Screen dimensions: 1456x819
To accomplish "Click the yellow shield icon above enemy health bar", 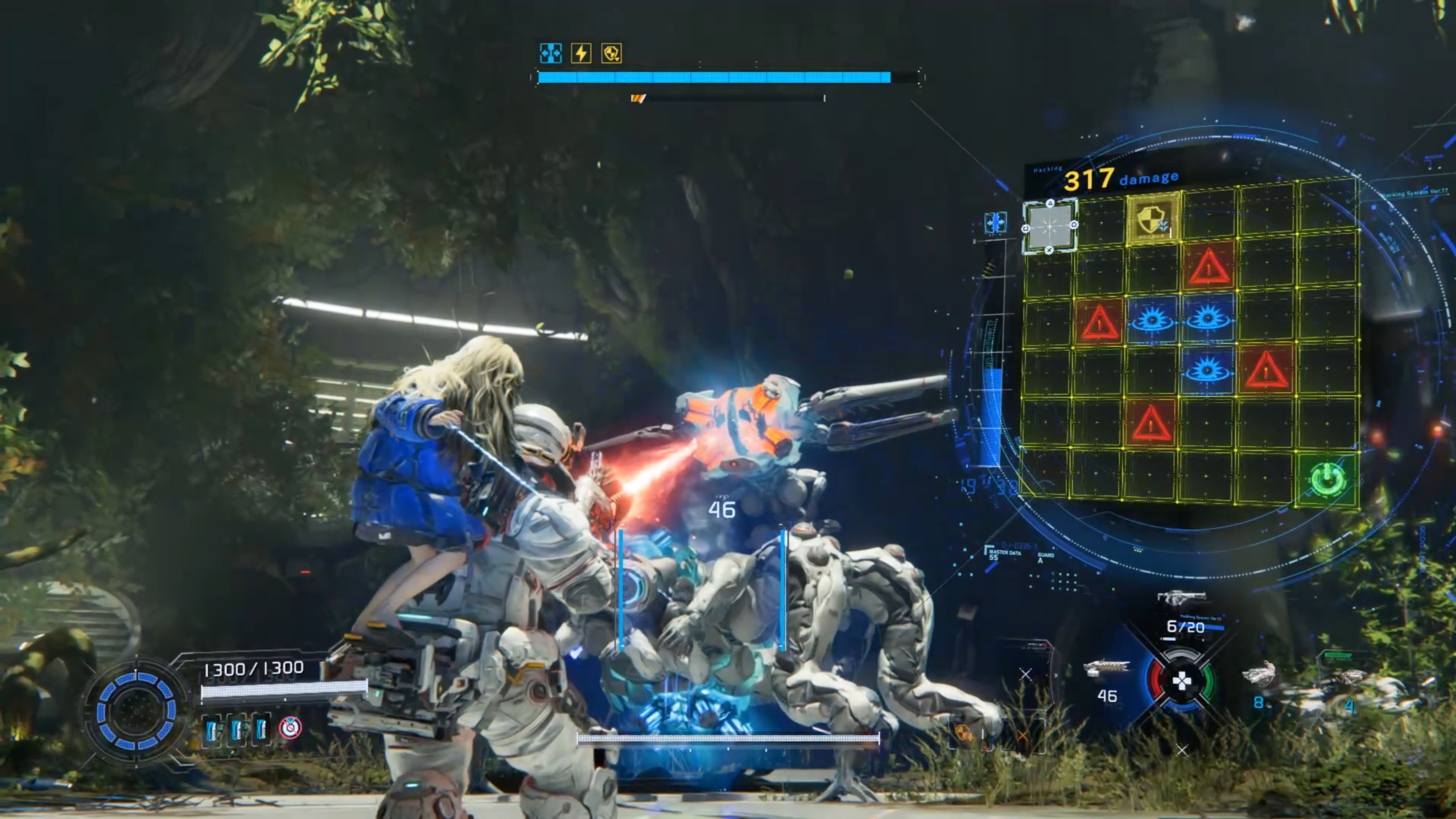I will click(611, 53).
